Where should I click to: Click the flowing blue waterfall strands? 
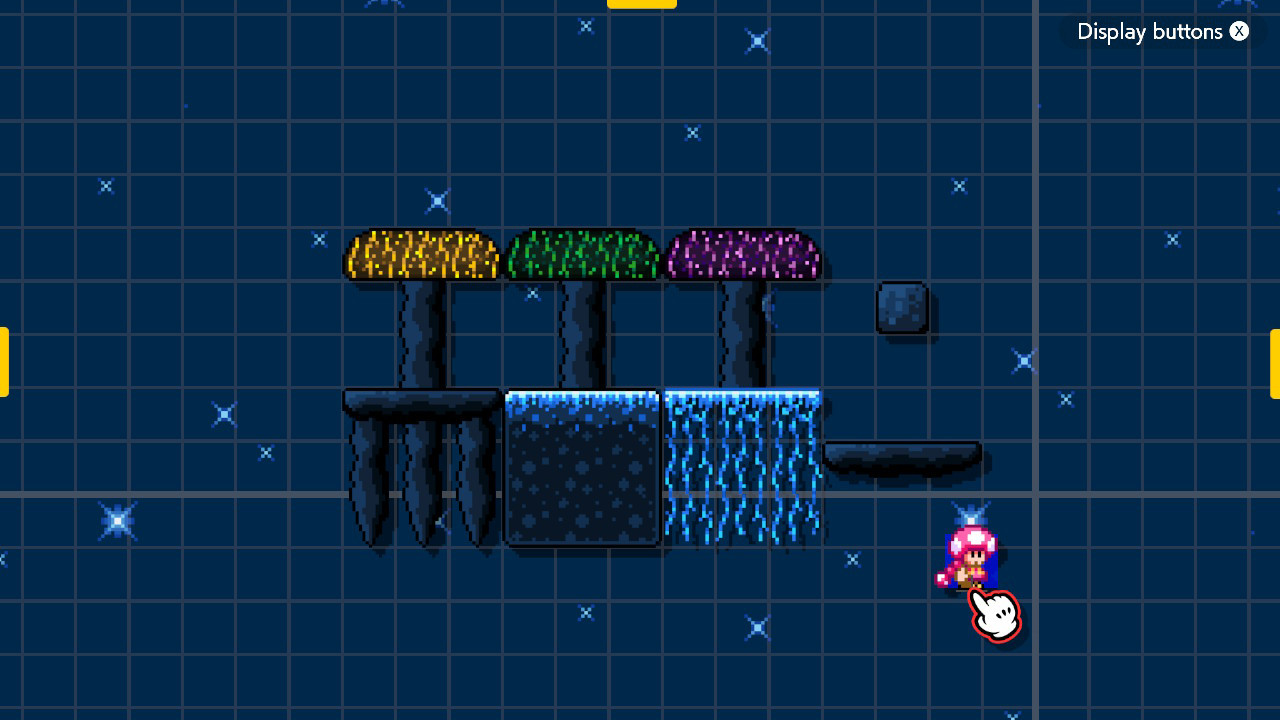(x=740, y=470)
